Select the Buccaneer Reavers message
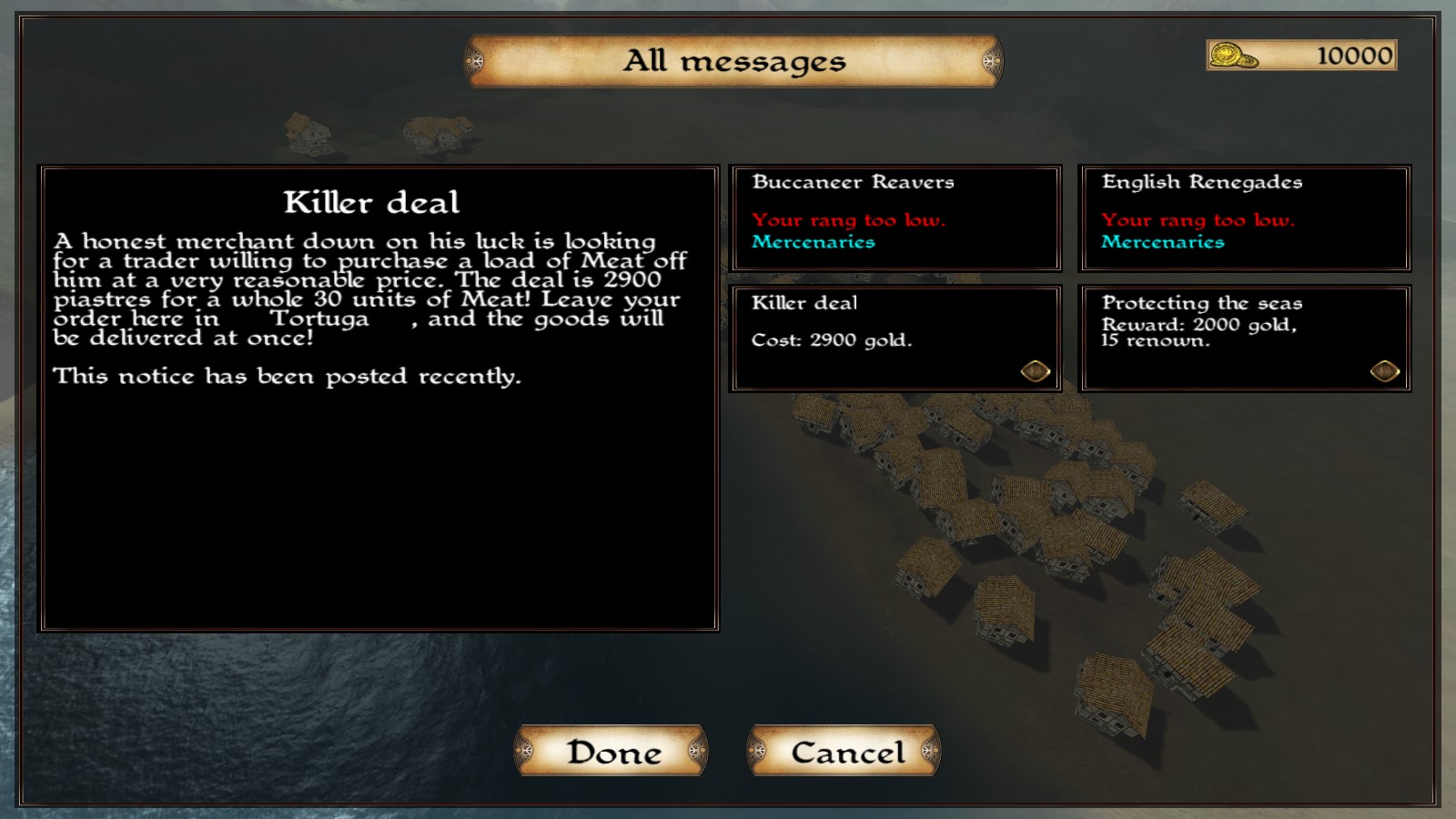The height and width of the screenshot is (819, 1456). 896,218
